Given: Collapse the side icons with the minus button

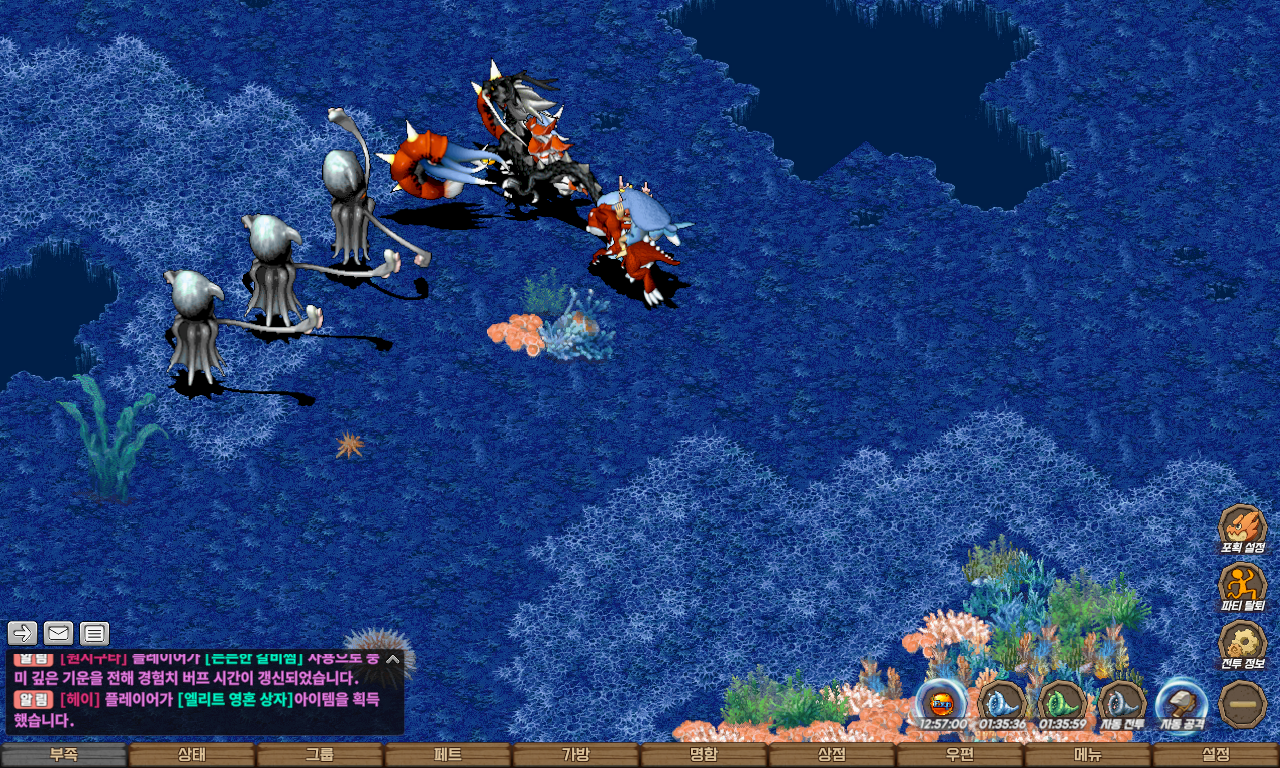Looking at the screenshot, I should tap(1243, 703).
